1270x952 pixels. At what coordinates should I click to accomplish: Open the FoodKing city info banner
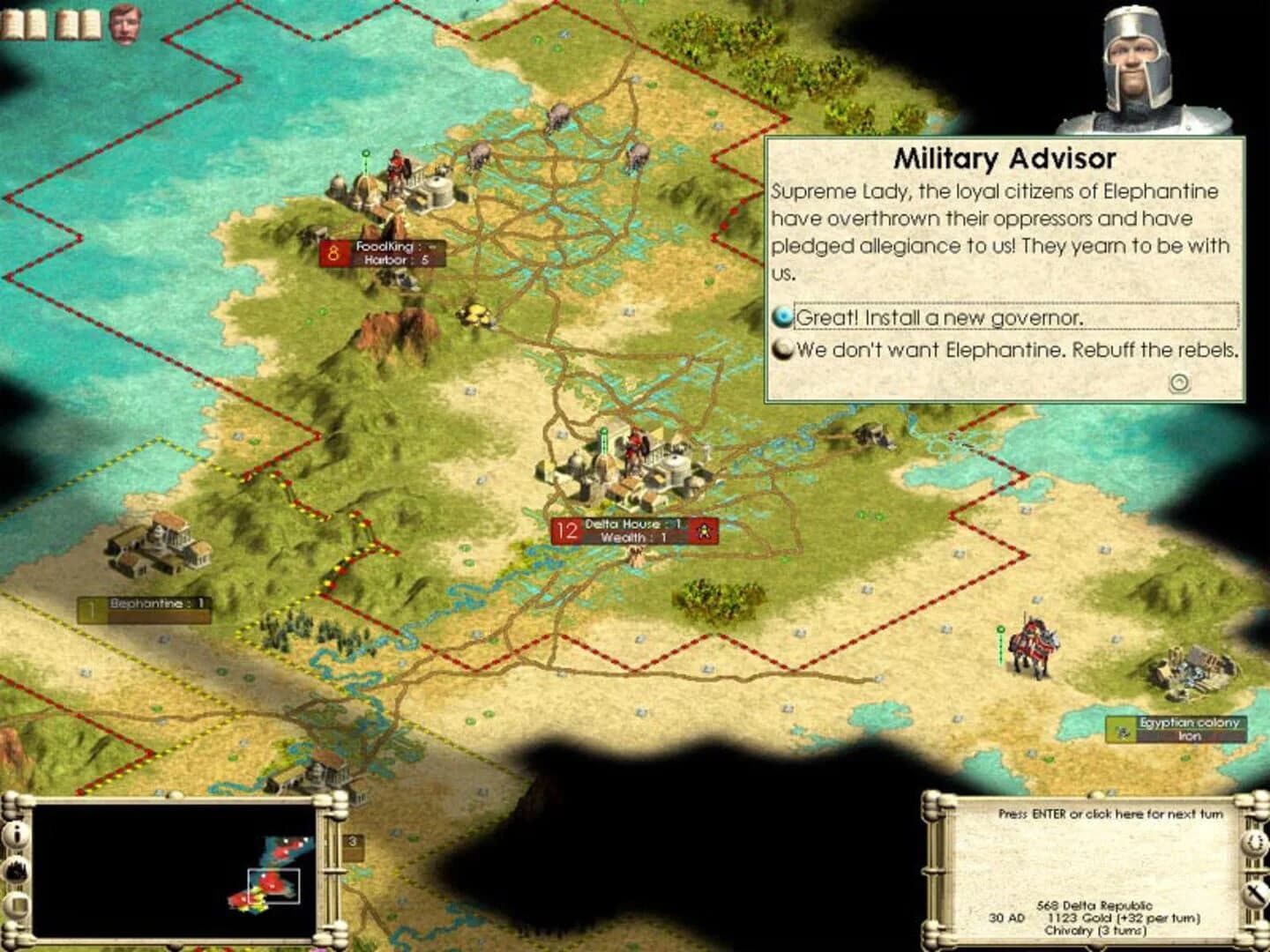pyautogui.click(x=381, y=255)
